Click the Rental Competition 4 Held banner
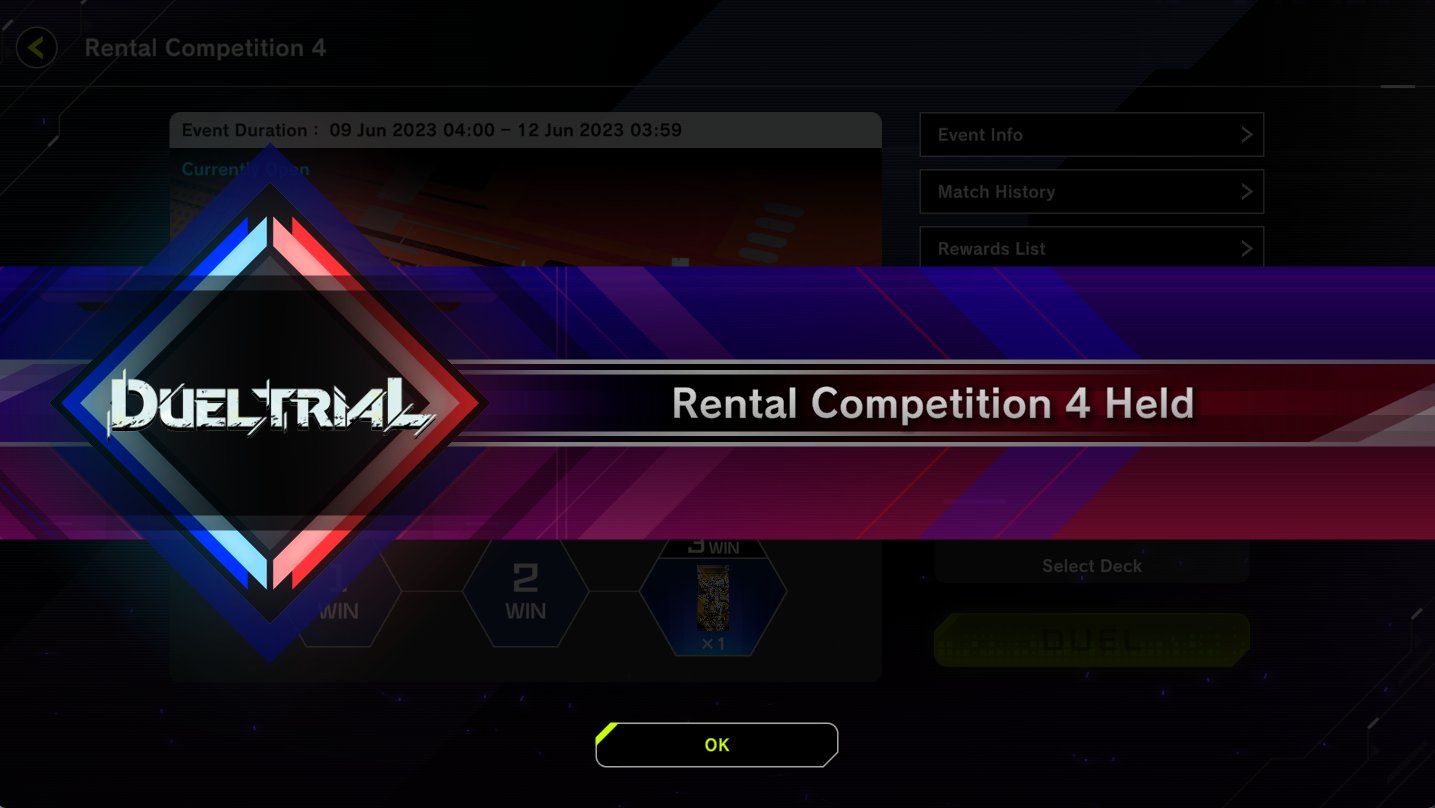The width and height of the screenshot is (1435, 808). (x=933, y=404)
